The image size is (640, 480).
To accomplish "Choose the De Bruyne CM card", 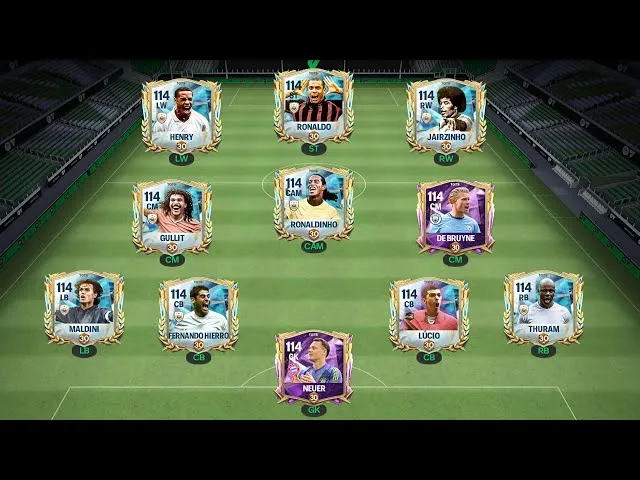I will pyautogui.click(x=455, y=215).
